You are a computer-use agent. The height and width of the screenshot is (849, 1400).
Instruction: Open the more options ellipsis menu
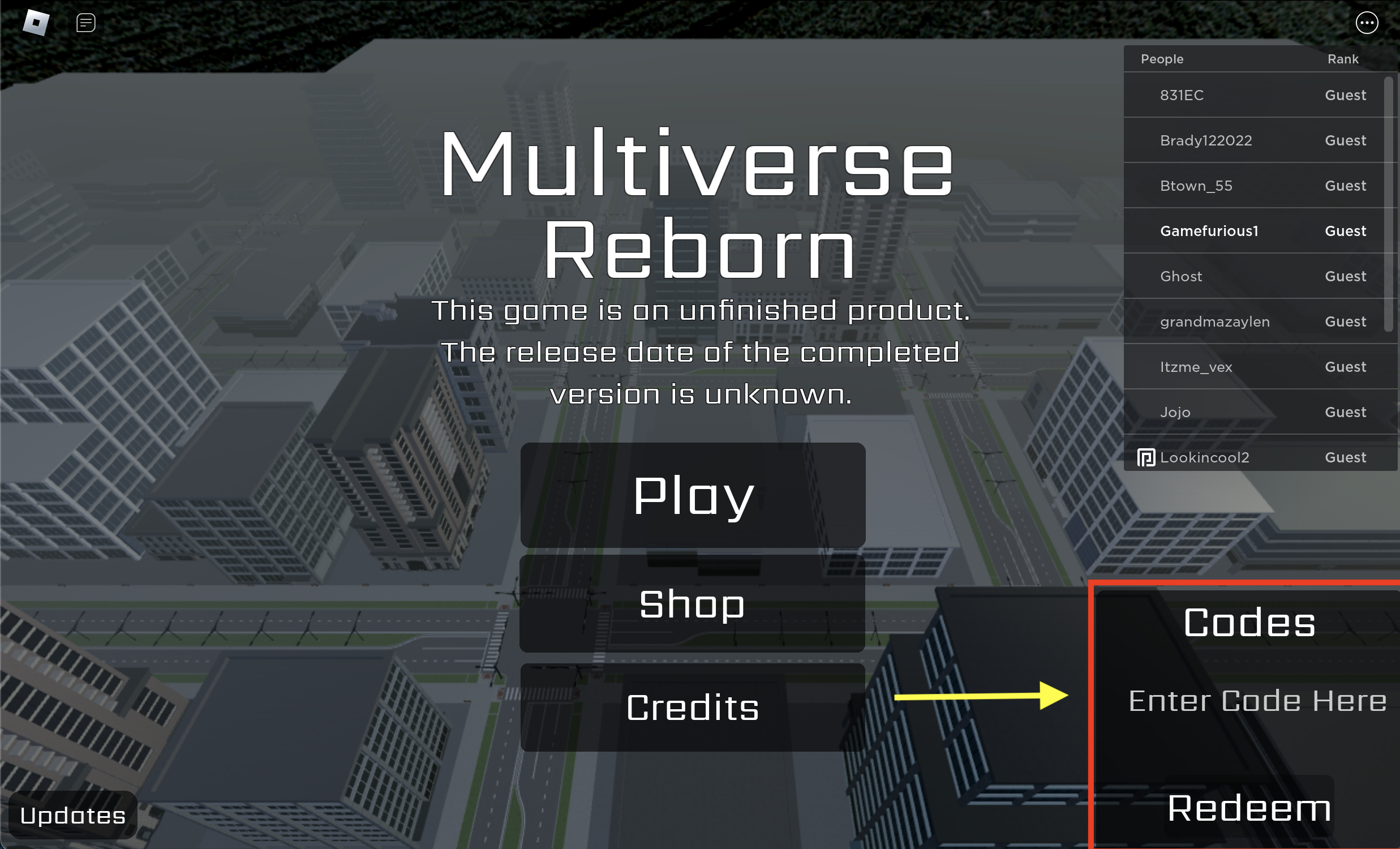[x=1368, y=22]
